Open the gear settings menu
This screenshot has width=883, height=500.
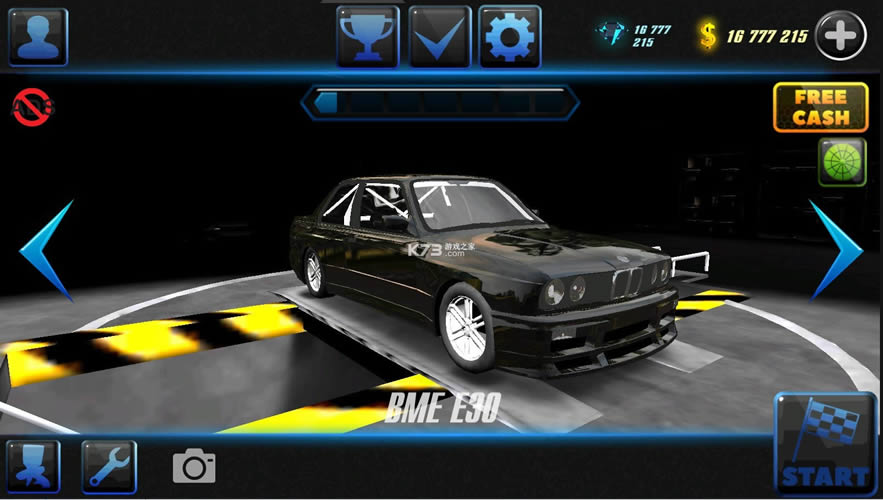pos(510,37)
